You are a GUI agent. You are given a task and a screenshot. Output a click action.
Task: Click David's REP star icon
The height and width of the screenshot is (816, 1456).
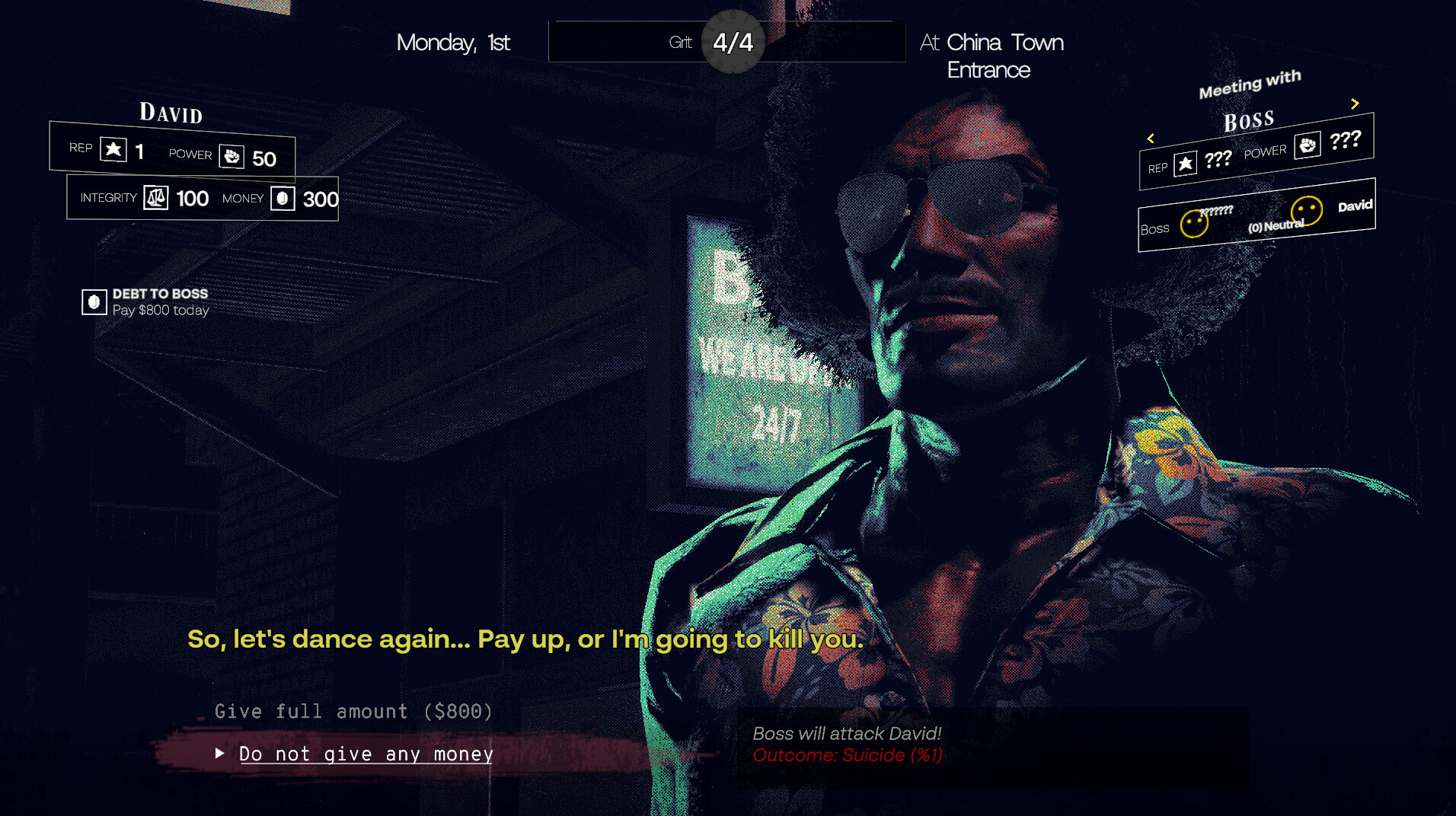coord(113,149)
